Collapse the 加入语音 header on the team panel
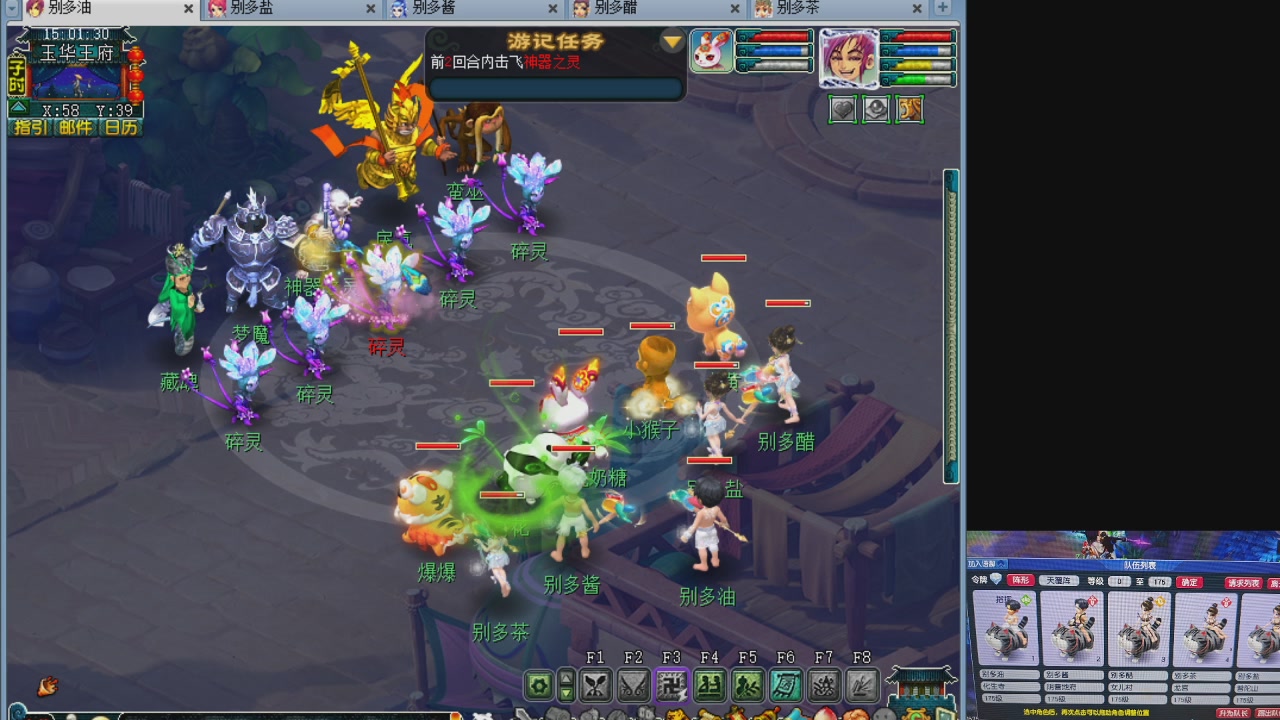 [x=1000, y=564]
